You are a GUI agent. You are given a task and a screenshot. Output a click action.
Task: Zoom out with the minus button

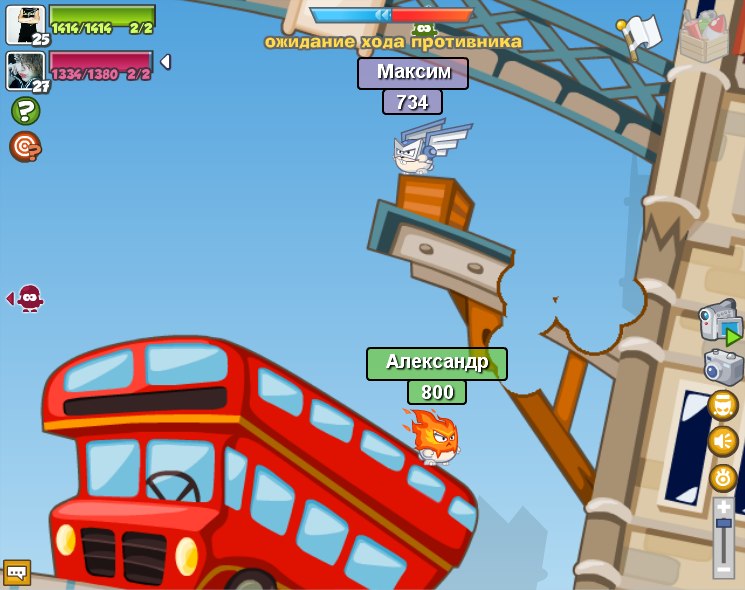pos(723,569)
